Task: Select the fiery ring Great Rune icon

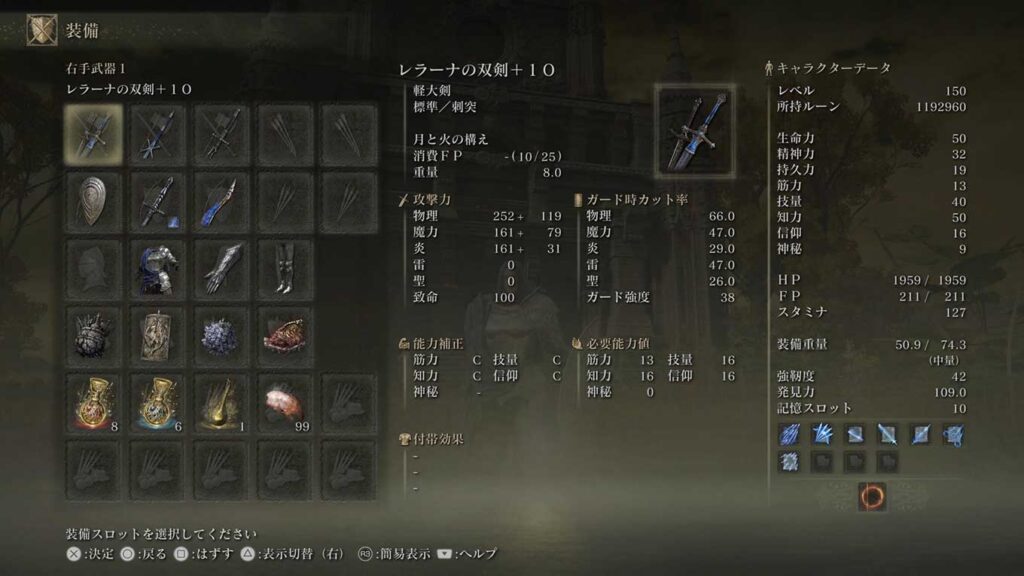Action: [x=871, y=495]
